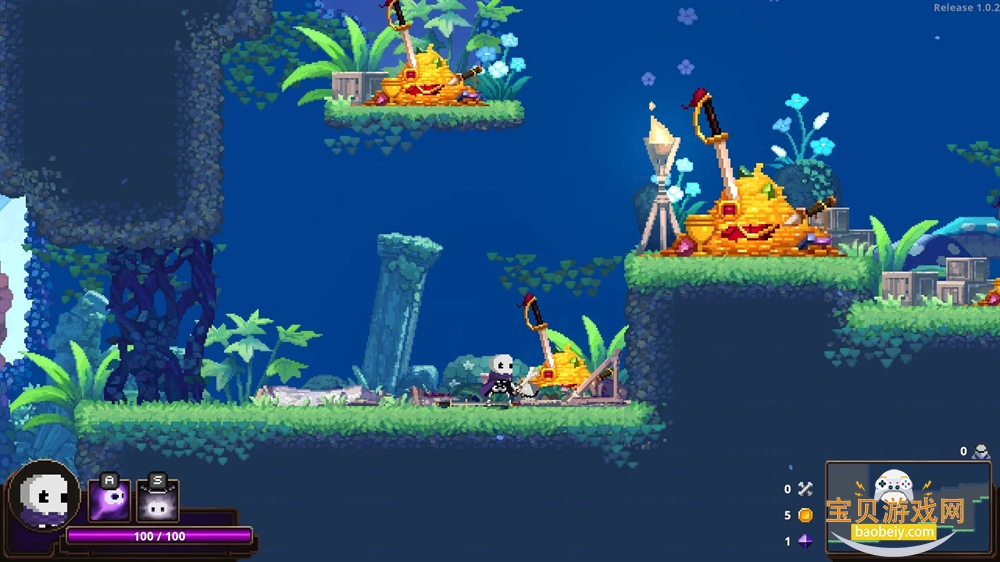Click the purple dark quartz gem icon
1000x562 pixels.
(x=805, y=541)
